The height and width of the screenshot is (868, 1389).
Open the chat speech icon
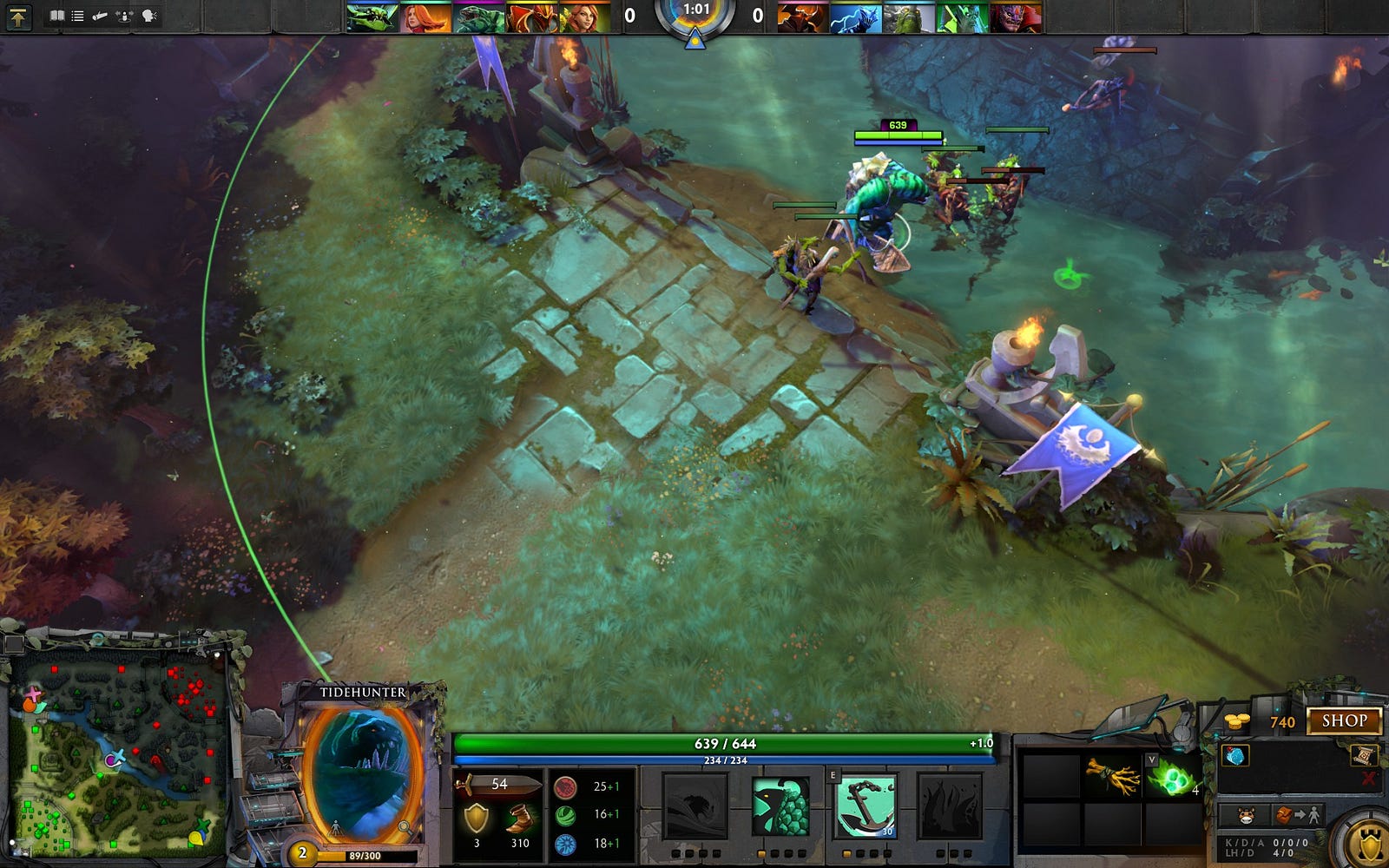coord(149,16)
